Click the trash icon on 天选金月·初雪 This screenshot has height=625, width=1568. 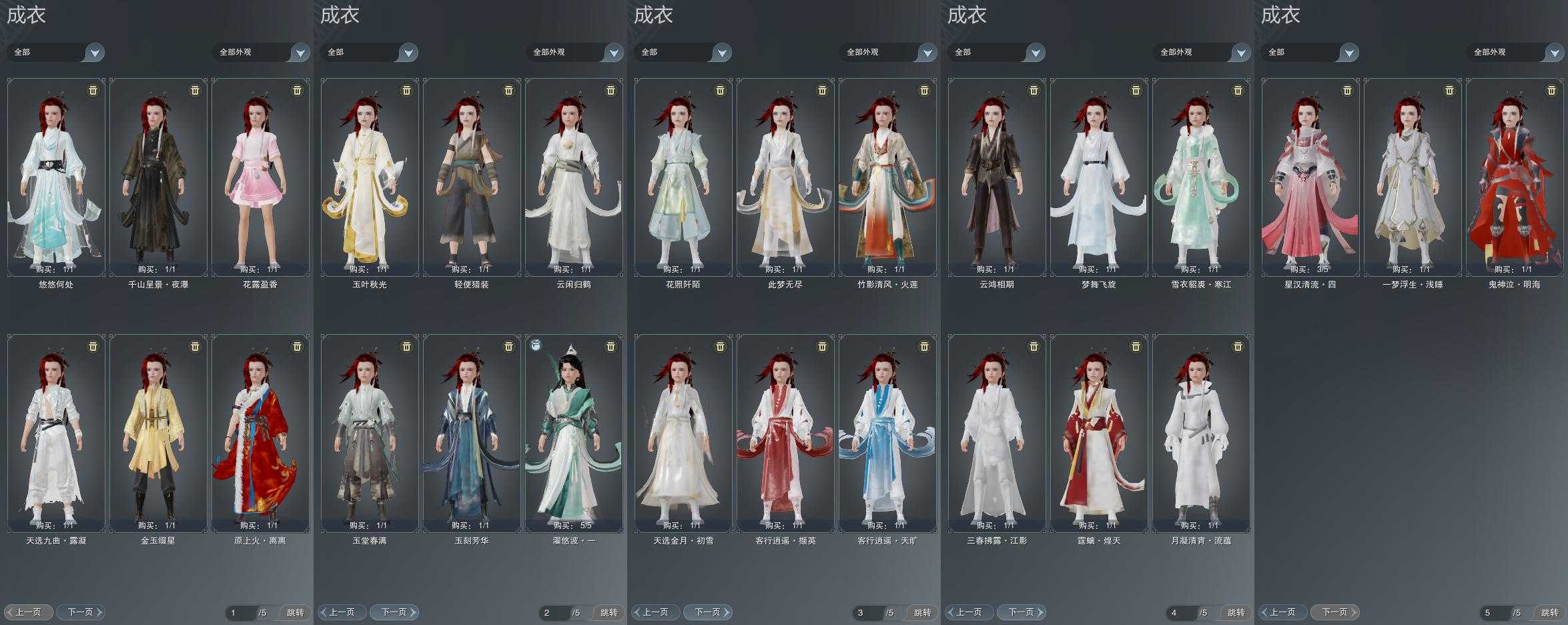tap(720, 346)
